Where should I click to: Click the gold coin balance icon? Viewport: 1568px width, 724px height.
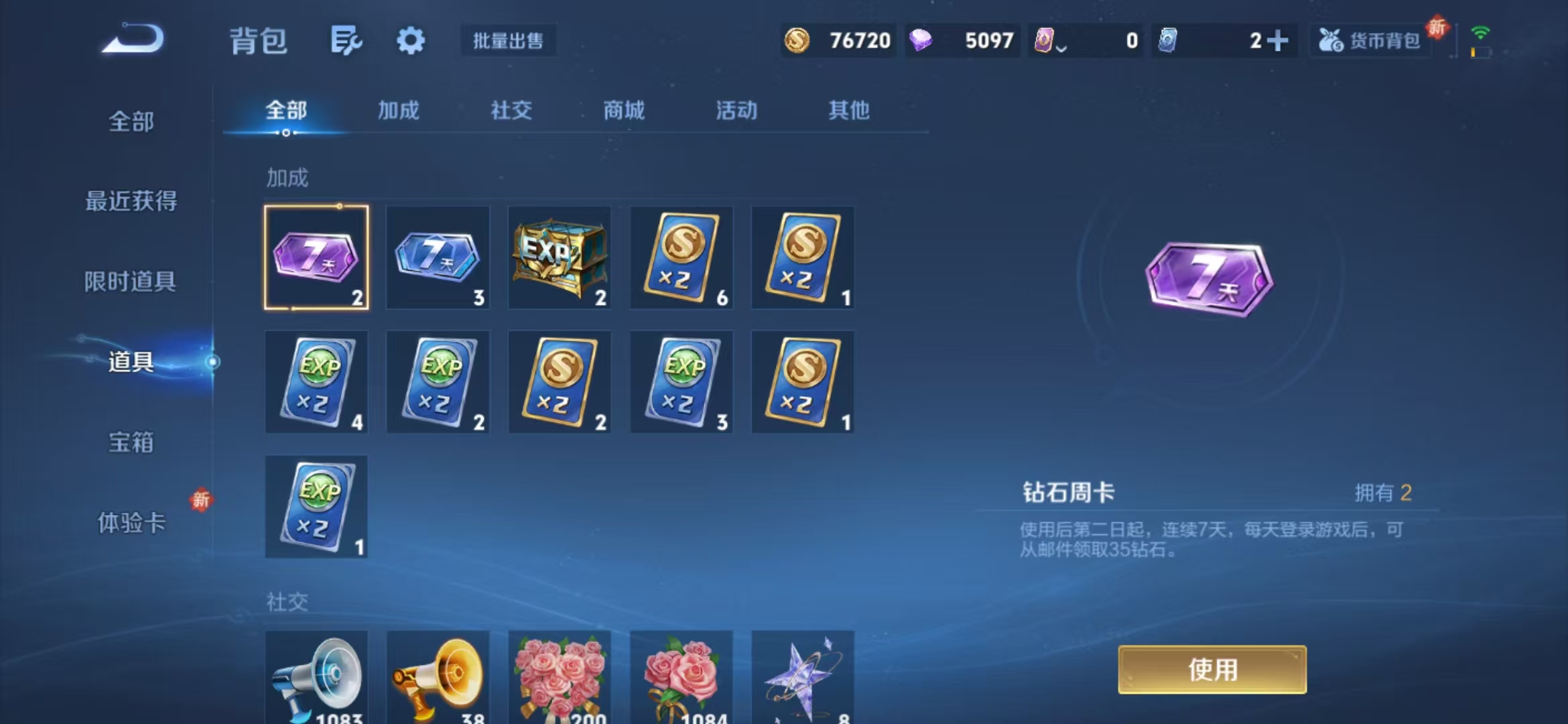click(x=798, y=41)
